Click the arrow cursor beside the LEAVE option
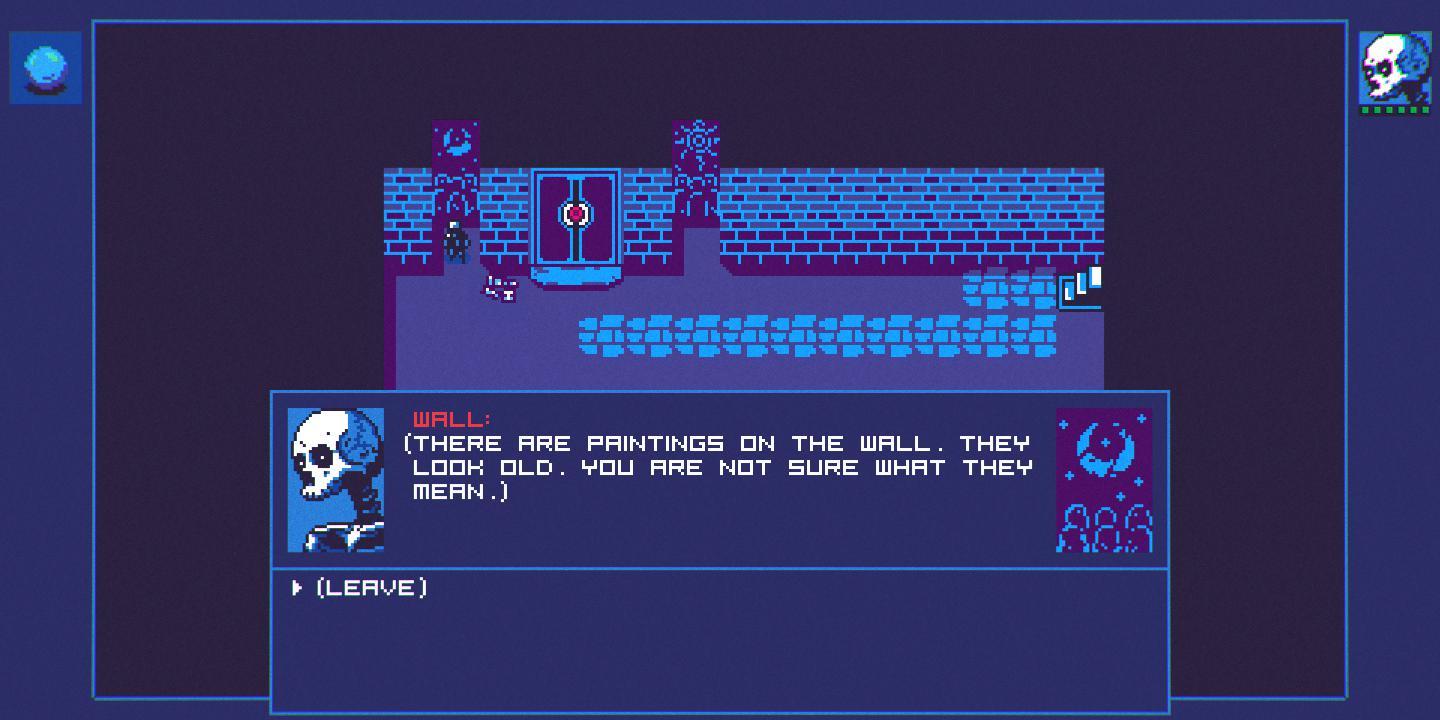The width and height of the screenshot is (1440, 720). click(295, 588)
